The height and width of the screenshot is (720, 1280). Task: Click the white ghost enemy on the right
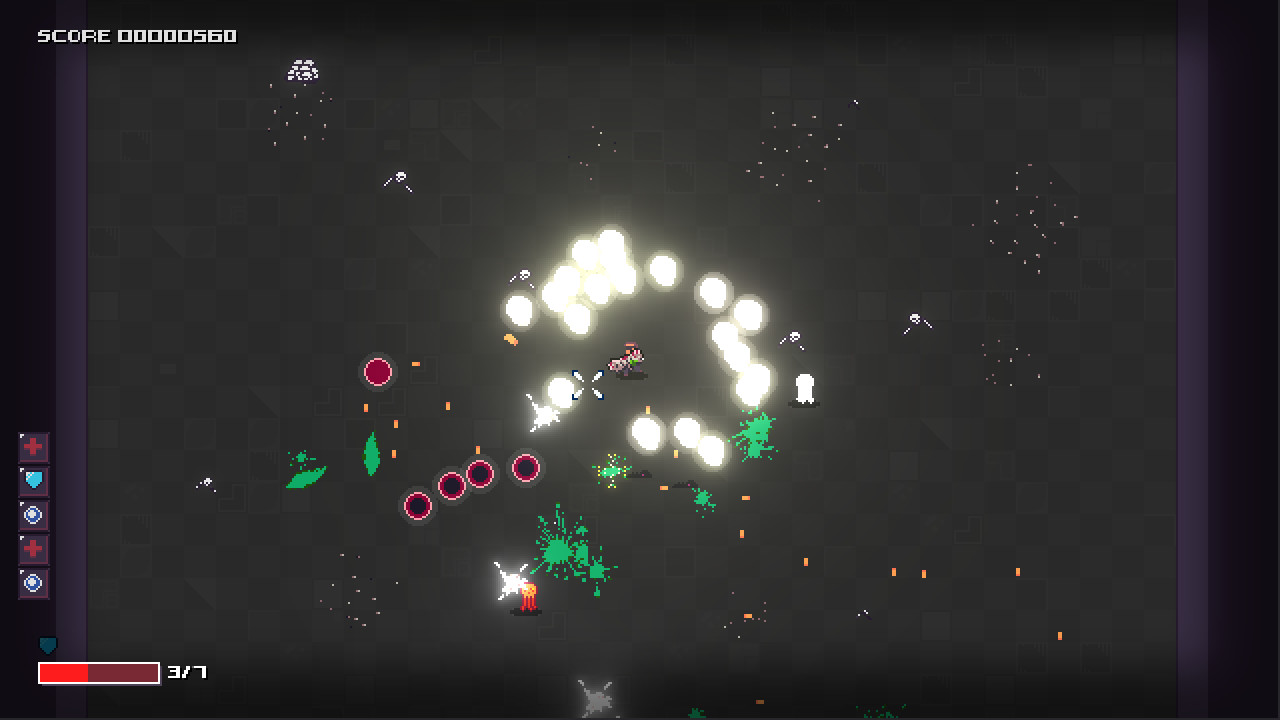pyautogui.click(x=803, y=388)
